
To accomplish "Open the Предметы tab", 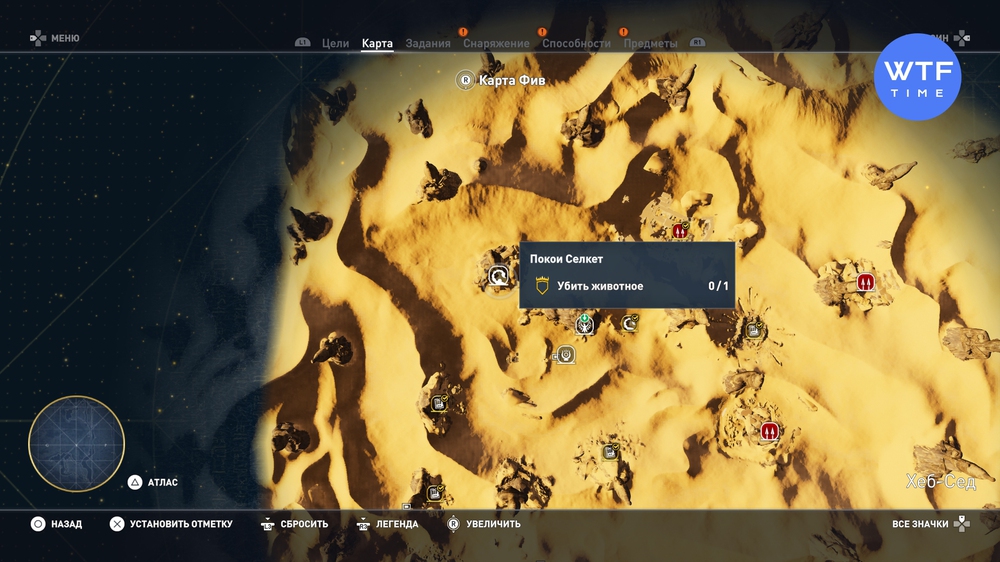I will point(650,44).
